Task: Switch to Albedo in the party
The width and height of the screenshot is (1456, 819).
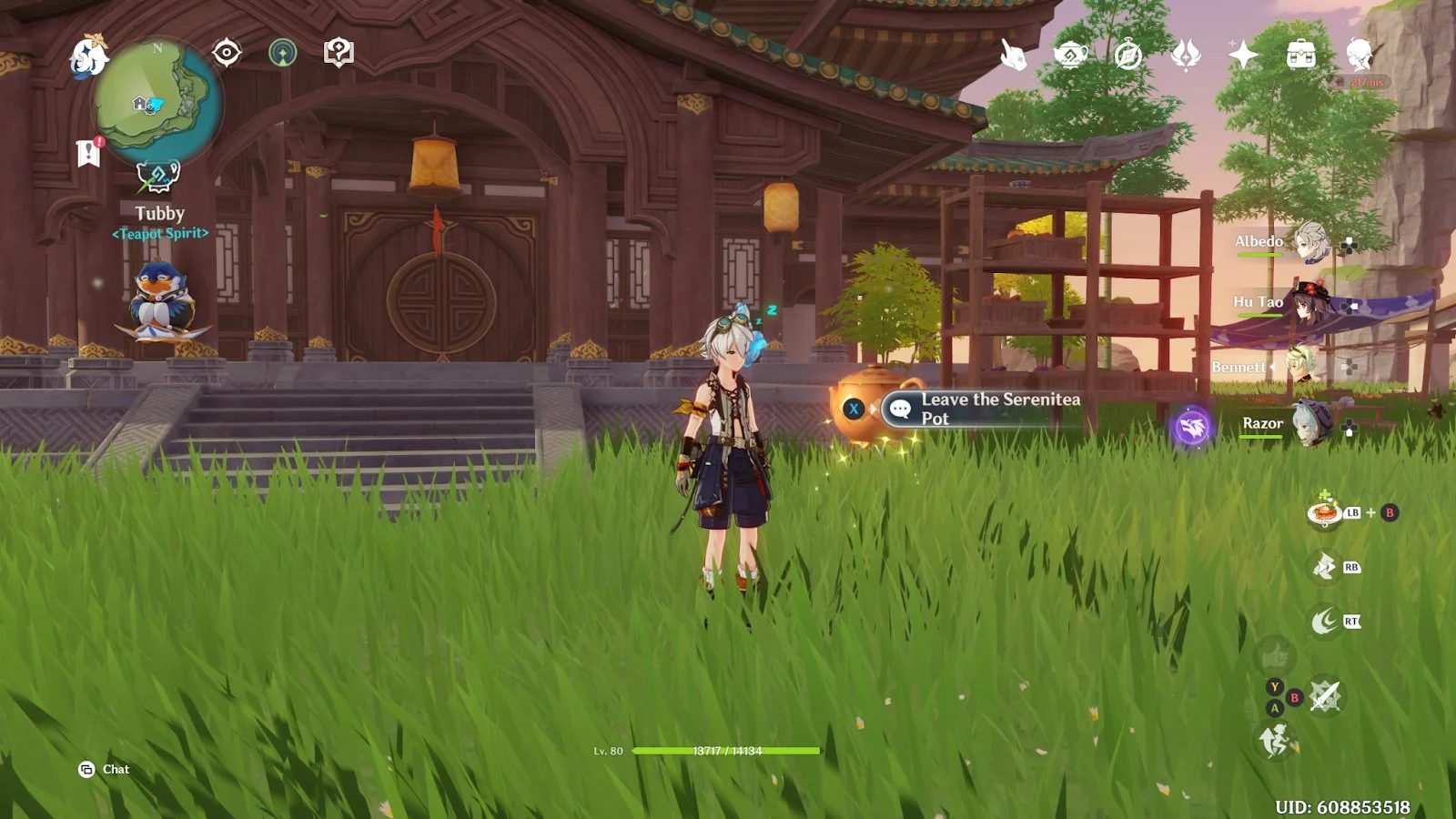Action: (1310, 242)
